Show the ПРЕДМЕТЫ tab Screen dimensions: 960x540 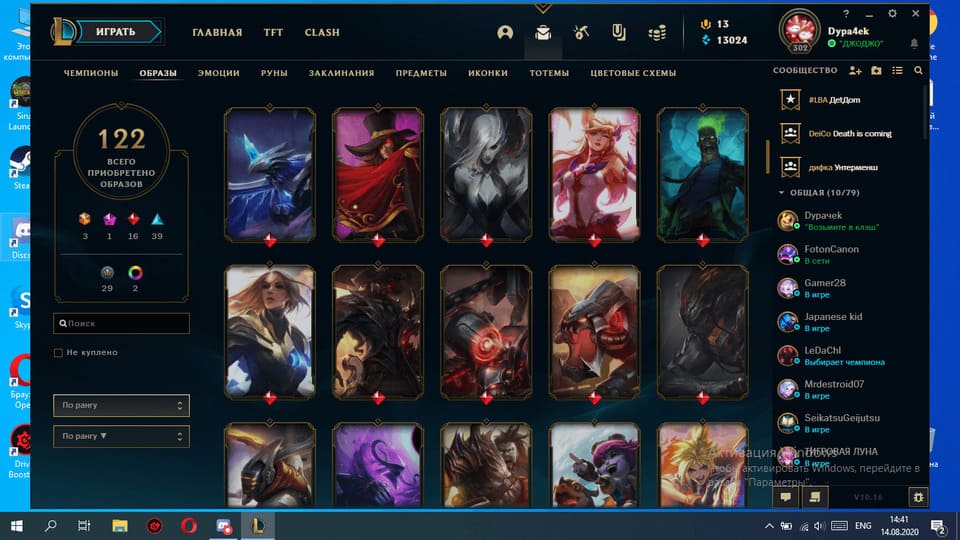(x=421, y=73)
